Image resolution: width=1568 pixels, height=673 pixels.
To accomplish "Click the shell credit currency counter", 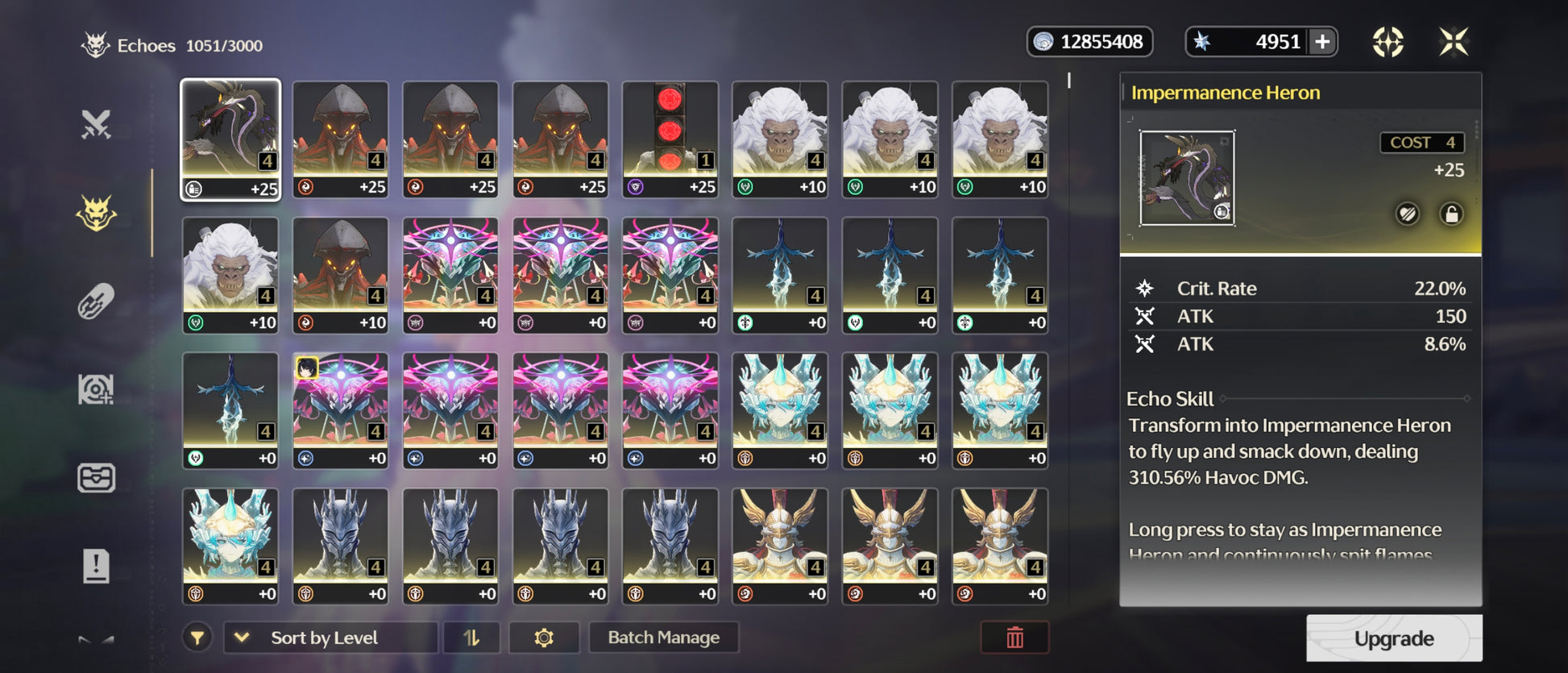I will 1089,42.
